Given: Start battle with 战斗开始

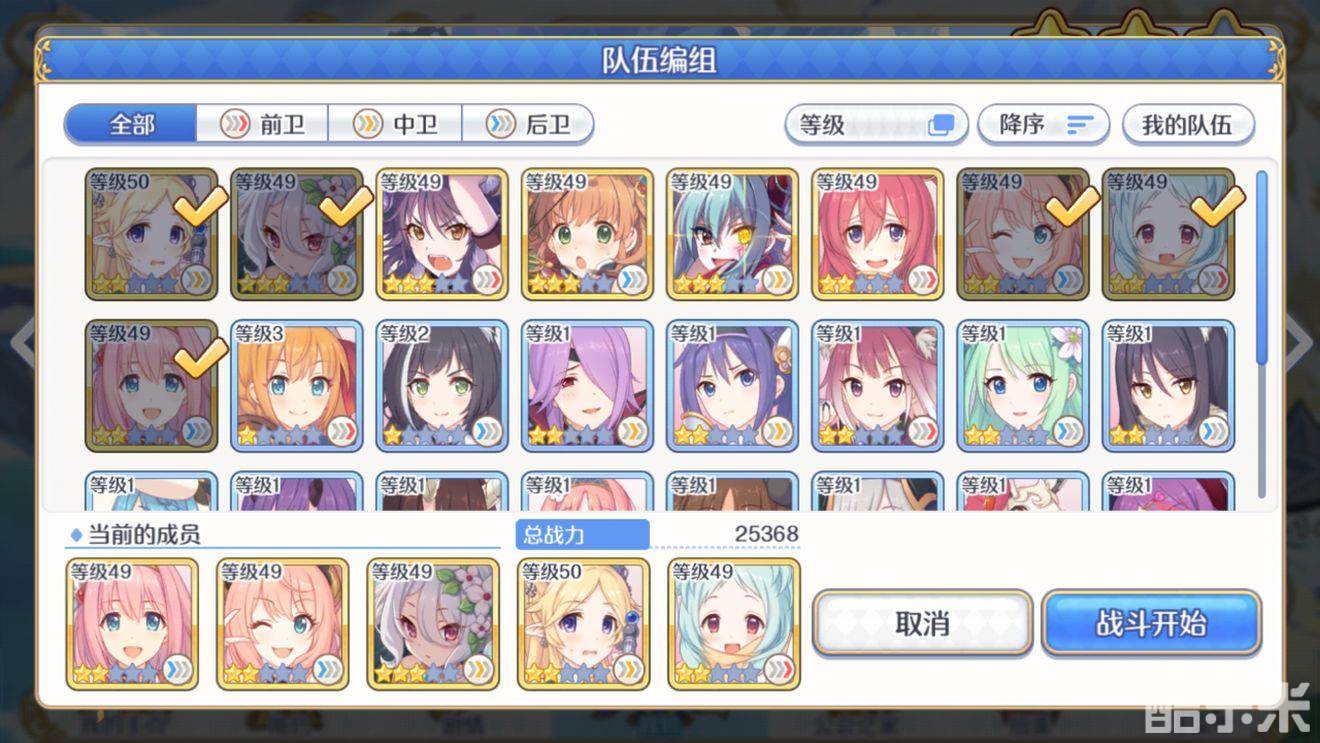Looking at the screenshot, I should [1151, 623].
